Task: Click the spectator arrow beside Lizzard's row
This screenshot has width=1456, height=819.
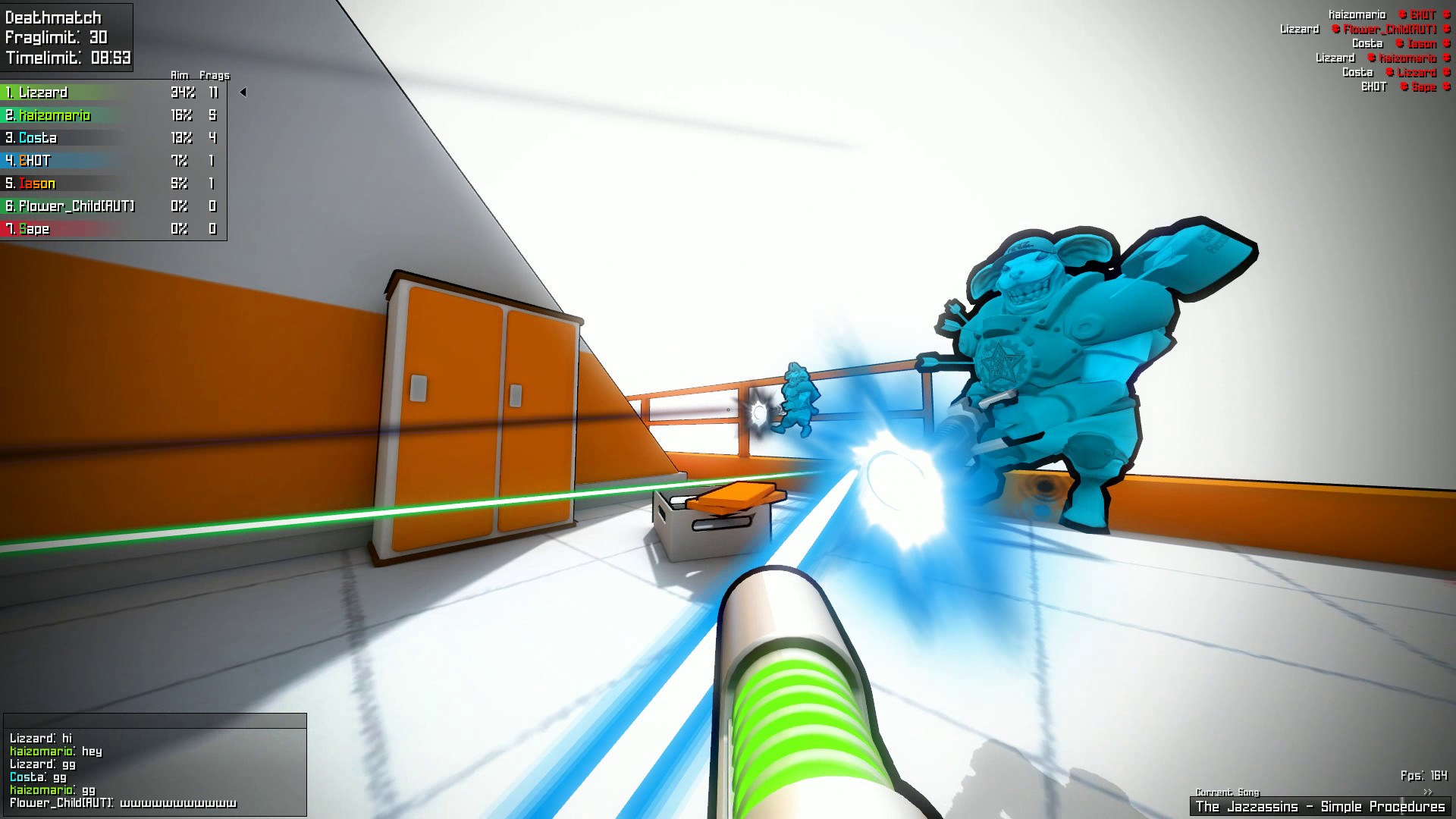Action: click(243, 92)
